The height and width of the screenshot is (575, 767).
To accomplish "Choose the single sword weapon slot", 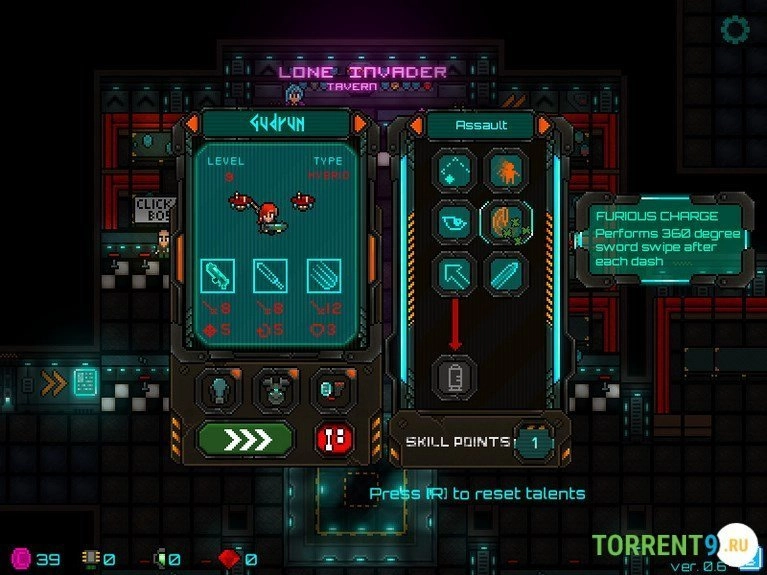I will click(270, 275).
